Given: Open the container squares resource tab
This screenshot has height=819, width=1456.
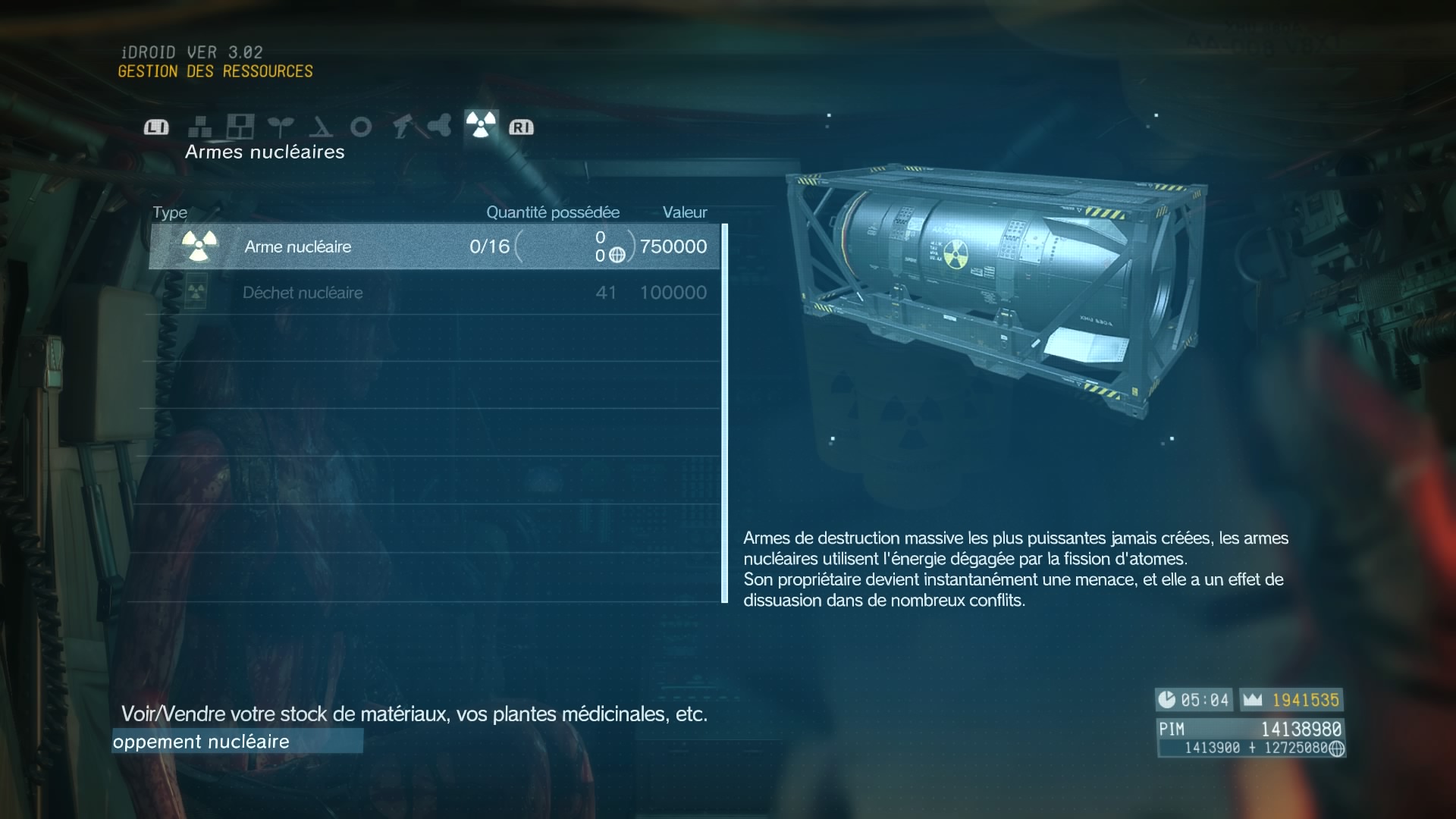Looking at the screenshot, I should (240, 127).
